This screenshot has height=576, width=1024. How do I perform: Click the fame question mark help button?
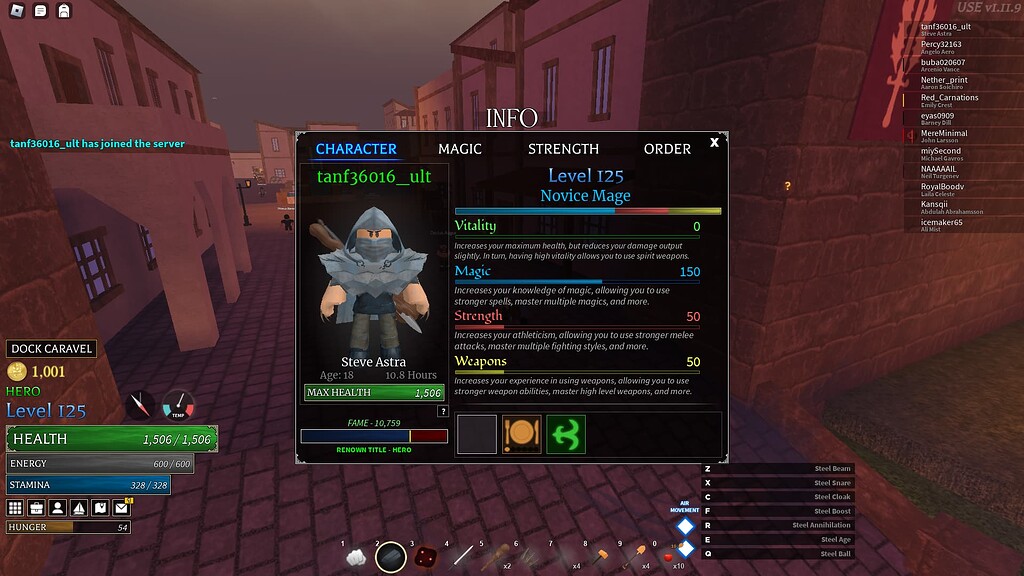pos(443,411)
